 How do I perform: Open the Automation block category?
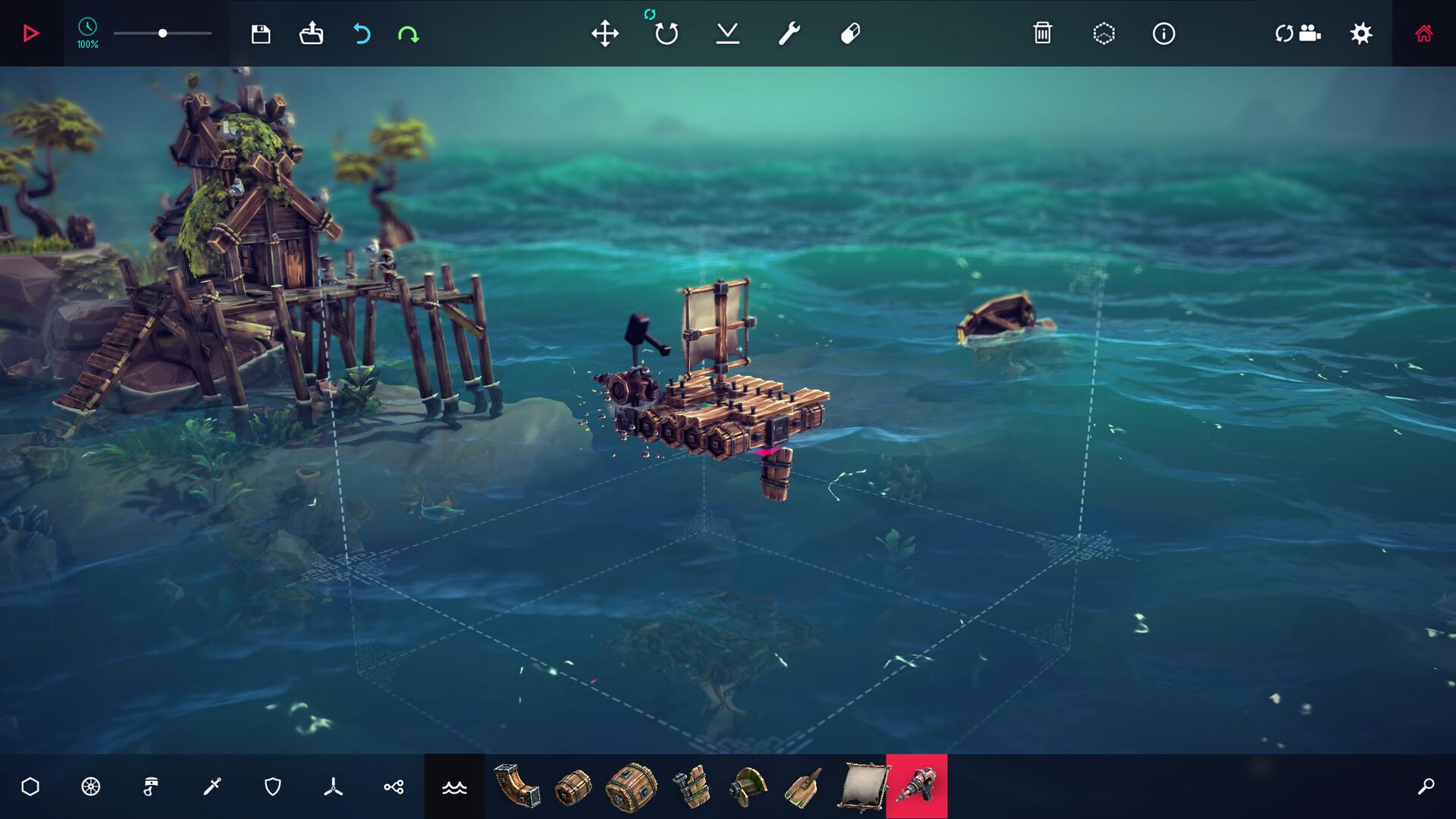(394, 786)
